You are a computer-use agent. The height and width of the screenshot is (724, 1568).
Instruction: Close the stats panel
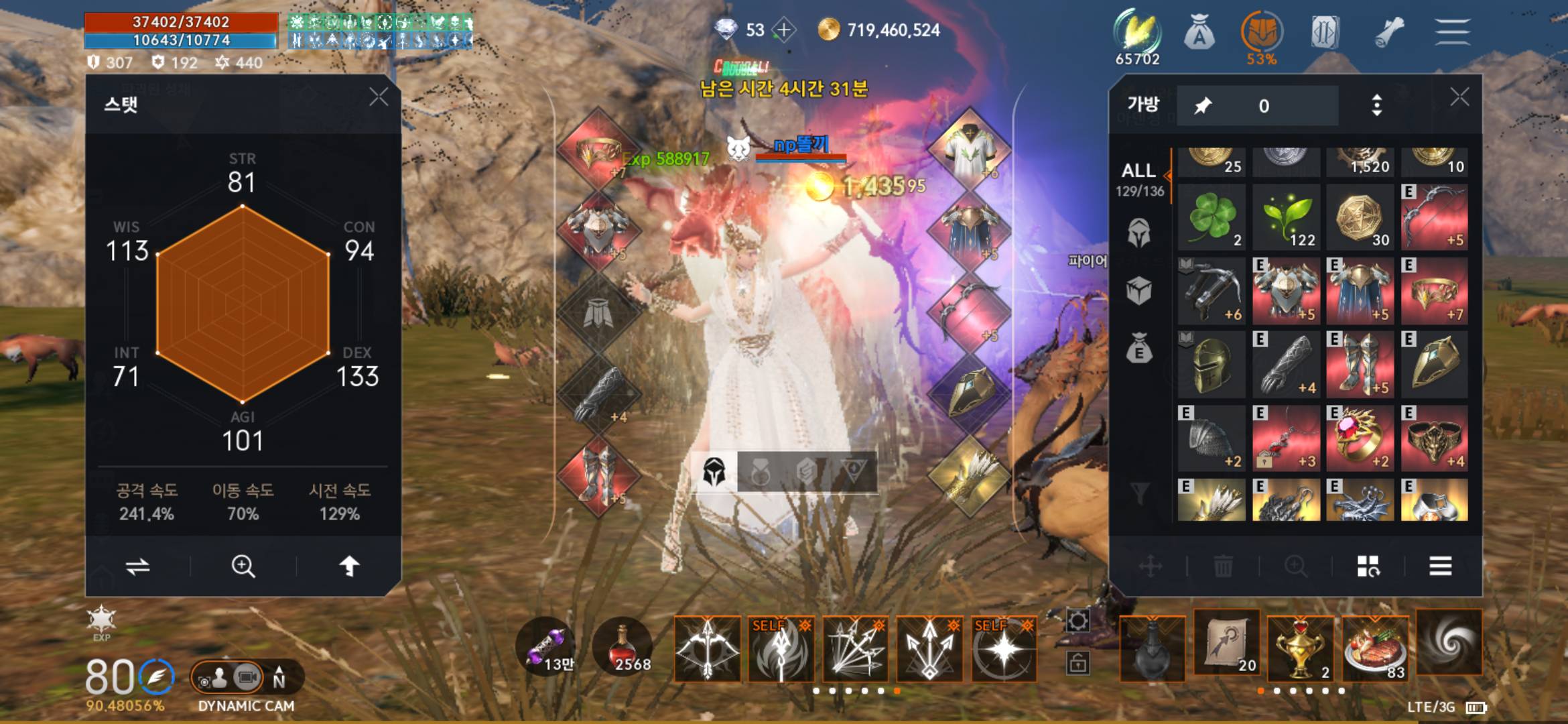(379, 97)
